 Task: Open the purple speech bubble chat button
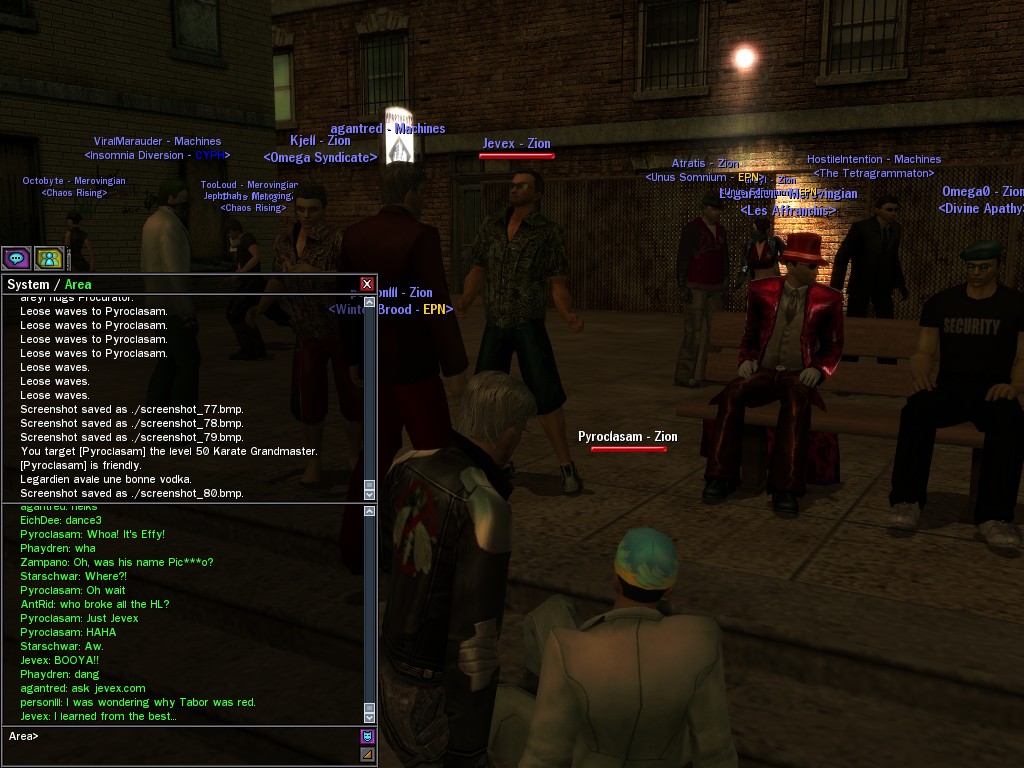17,258
